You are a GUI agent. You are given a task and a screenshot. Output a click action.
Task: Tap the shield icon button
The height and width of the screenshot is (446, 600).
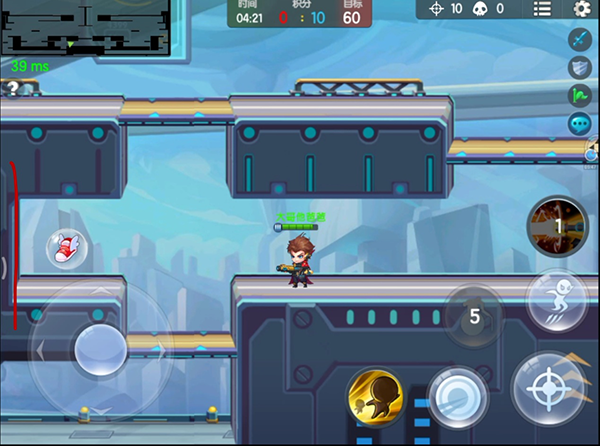(581, 67)
